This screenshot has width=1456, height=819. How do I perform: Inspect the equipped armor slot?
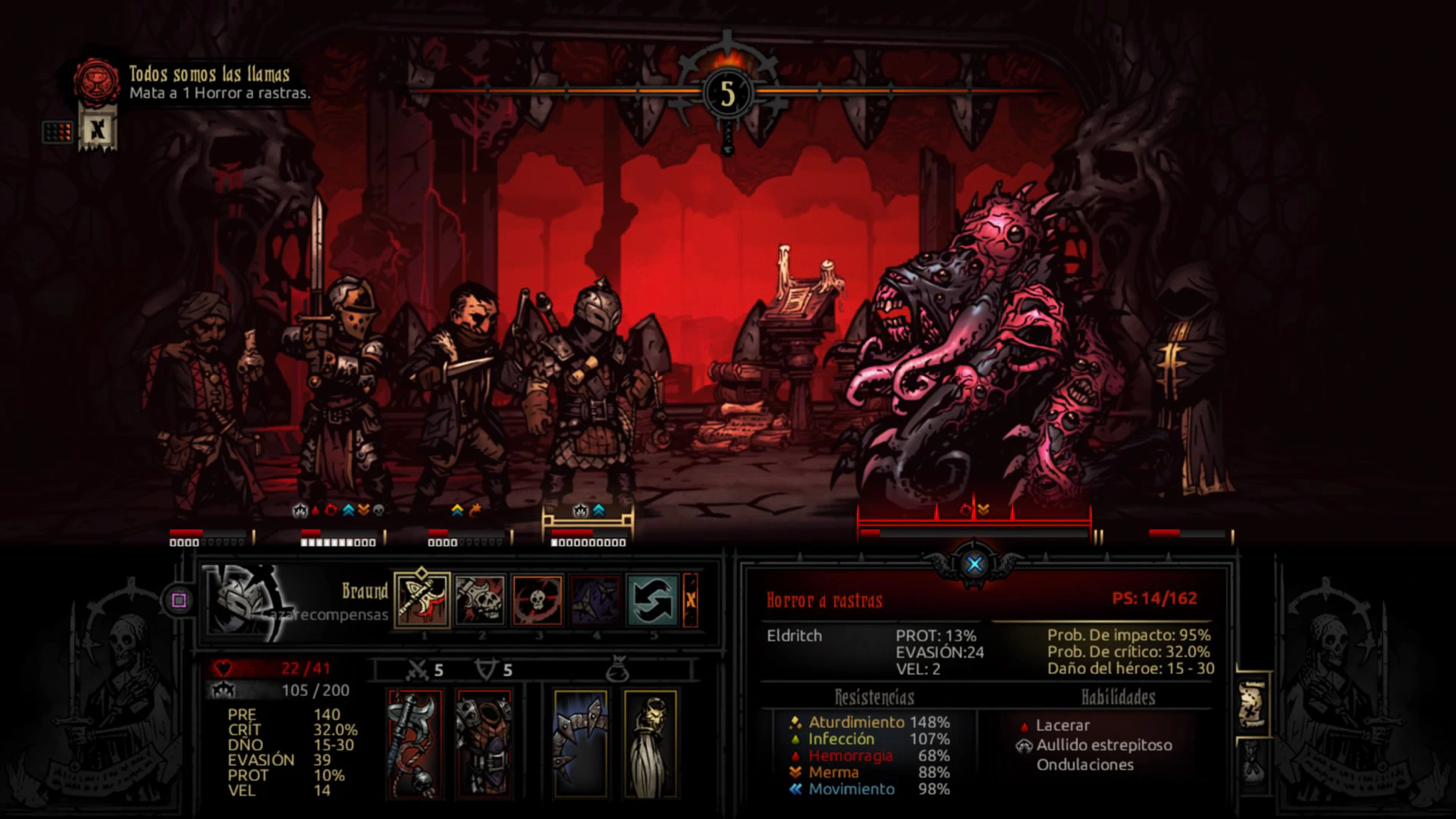(x=484, y=743)
